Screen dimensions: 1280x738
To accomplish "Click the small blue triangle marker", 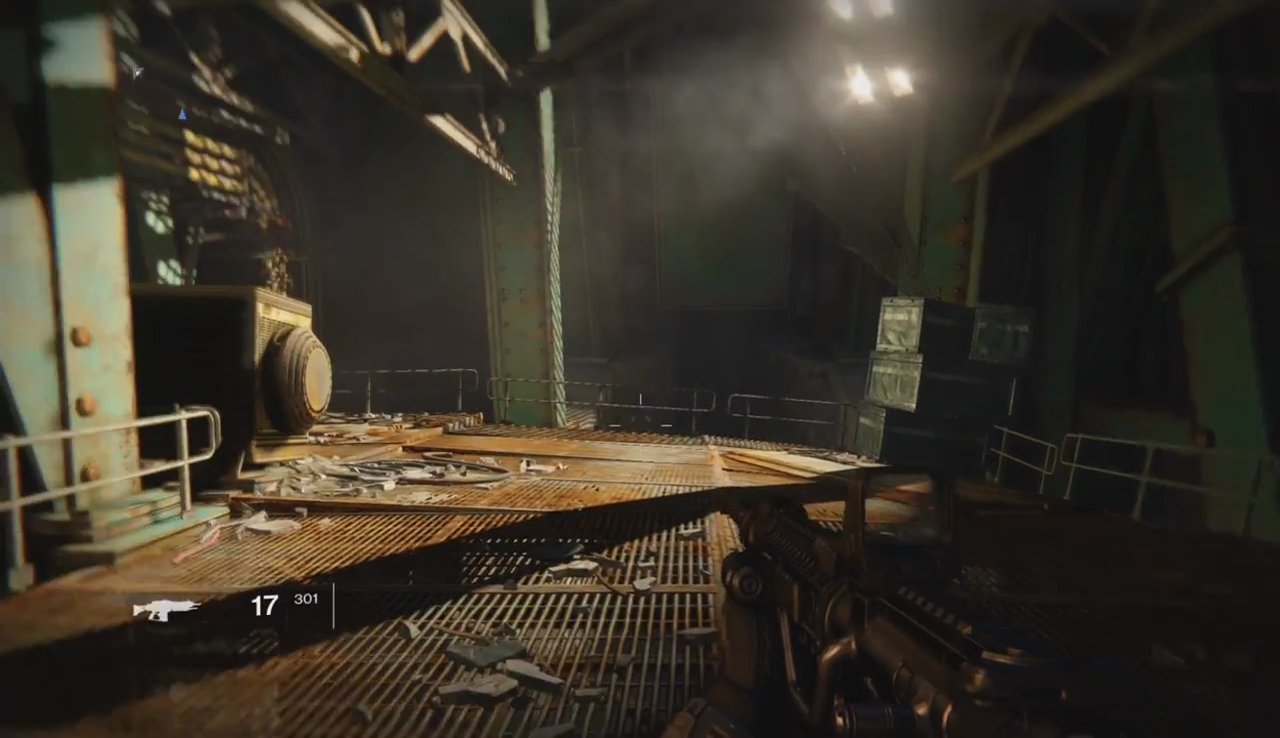I will click(182, 114).
